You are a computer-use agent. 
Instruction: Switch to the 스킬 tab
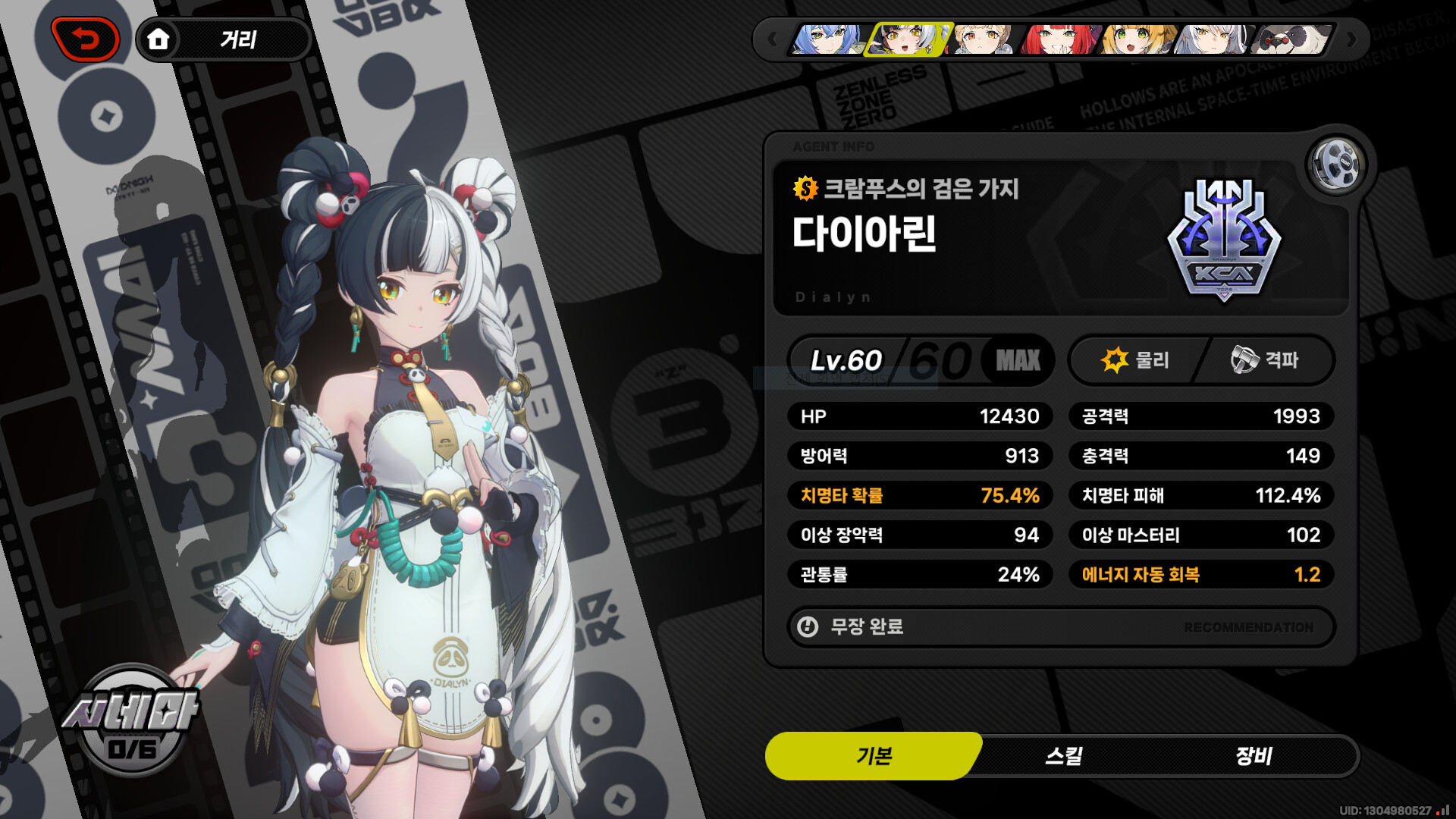(x=1063, y=756)
